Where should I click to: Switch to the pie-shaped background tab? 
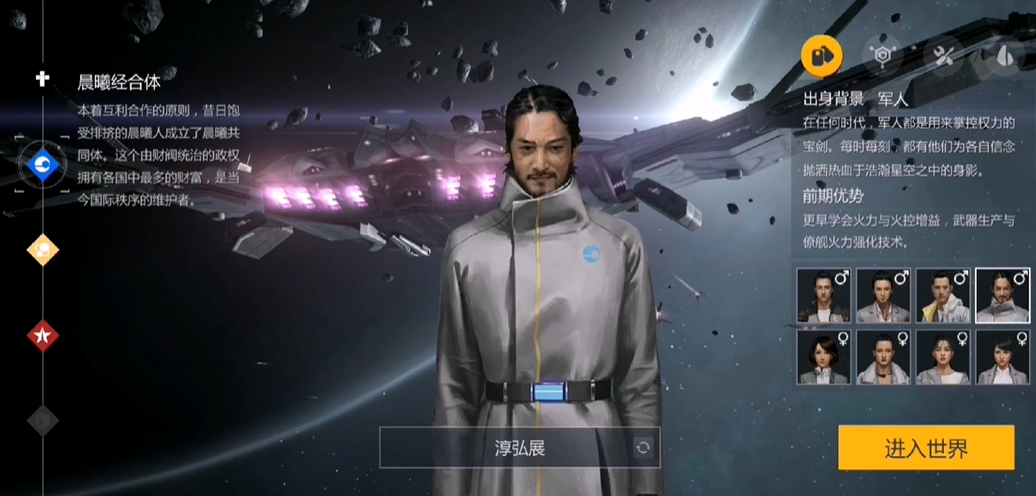[1003, 54]
